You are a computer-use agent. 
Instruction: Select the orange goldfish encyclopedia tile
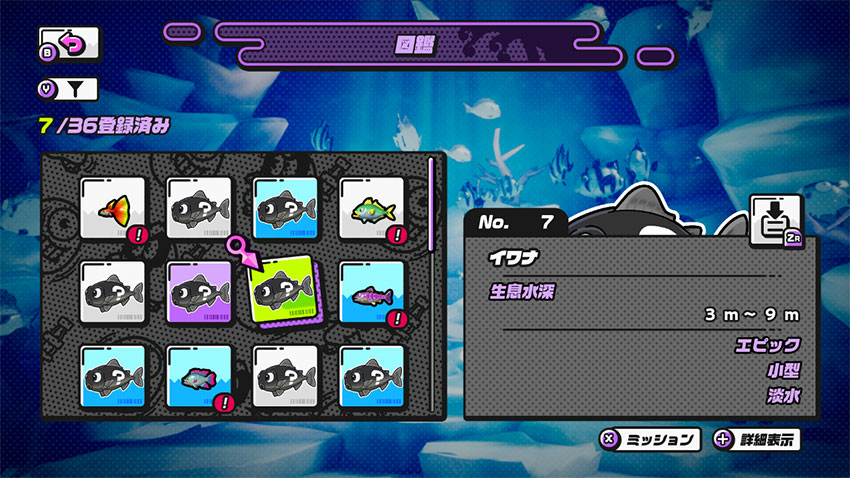(113, 209)
